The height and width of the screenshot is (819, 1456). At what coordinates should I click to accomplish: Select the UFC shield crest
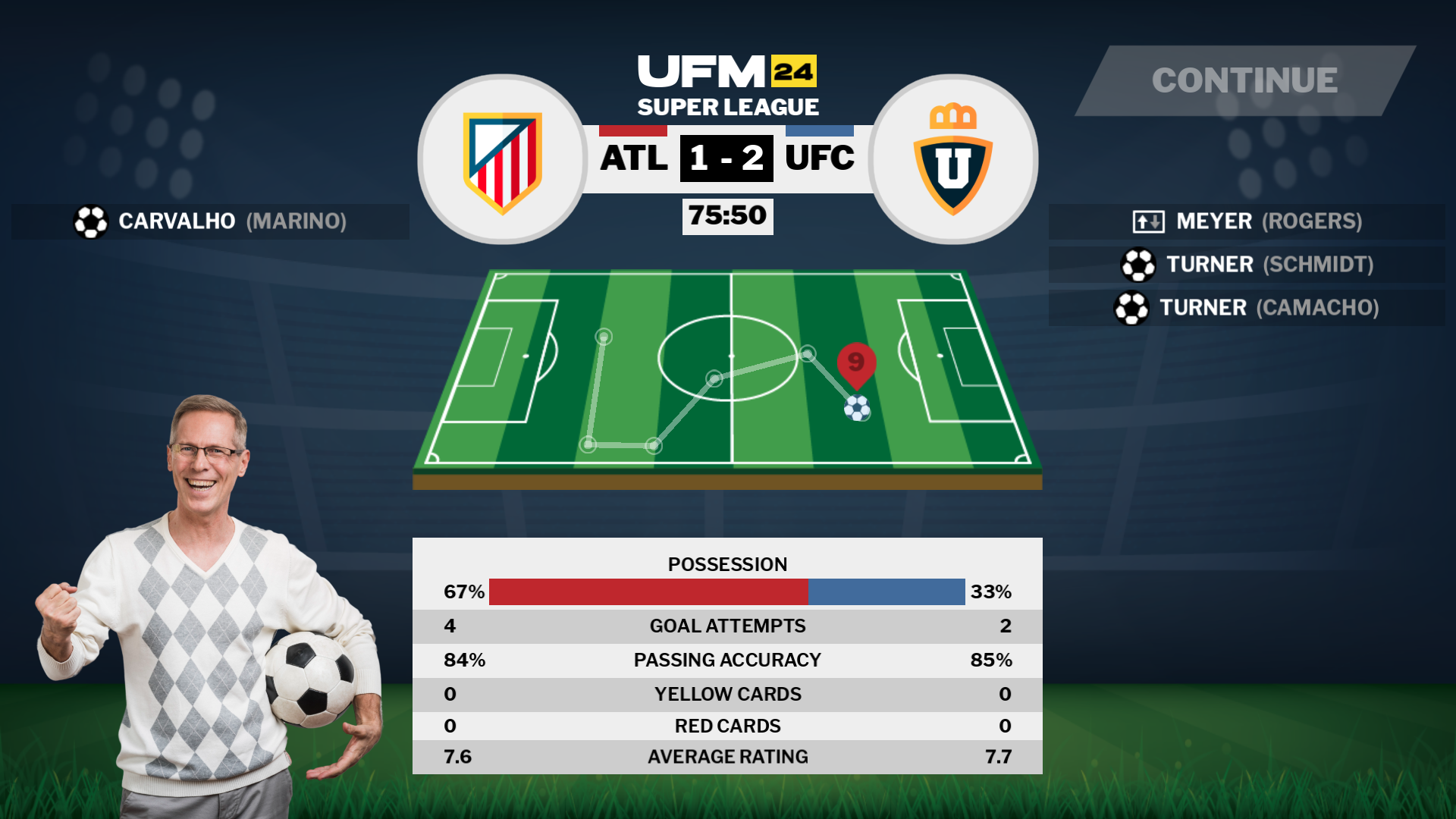953,163
